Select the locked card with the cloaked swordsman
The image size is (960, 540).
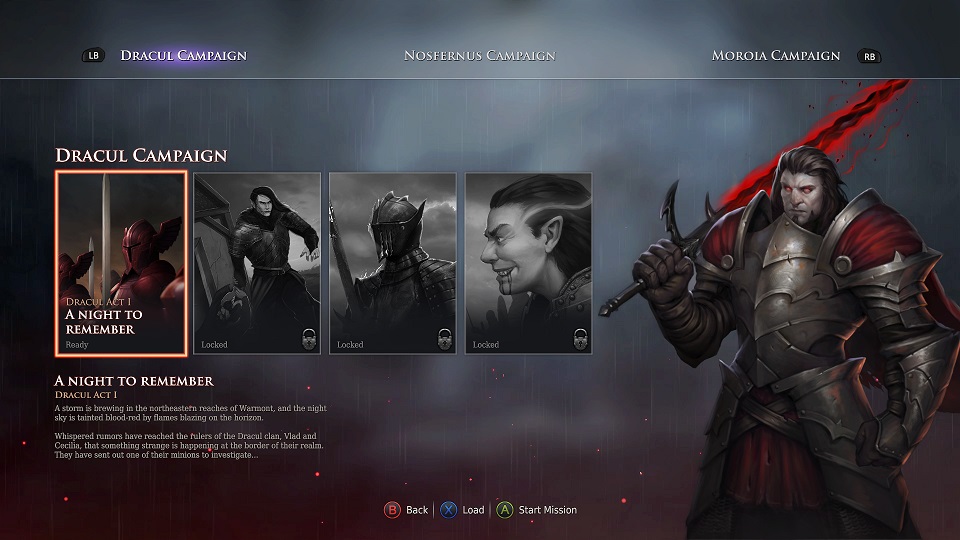[257, 264]
